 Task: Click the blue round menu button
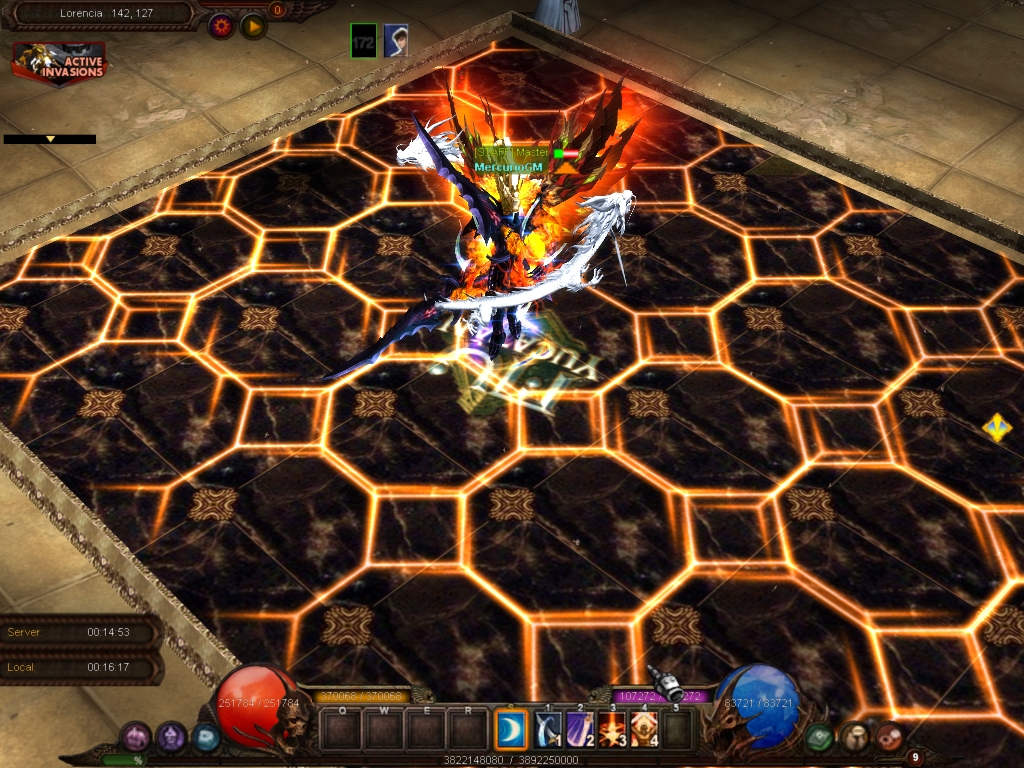(205, 737)
